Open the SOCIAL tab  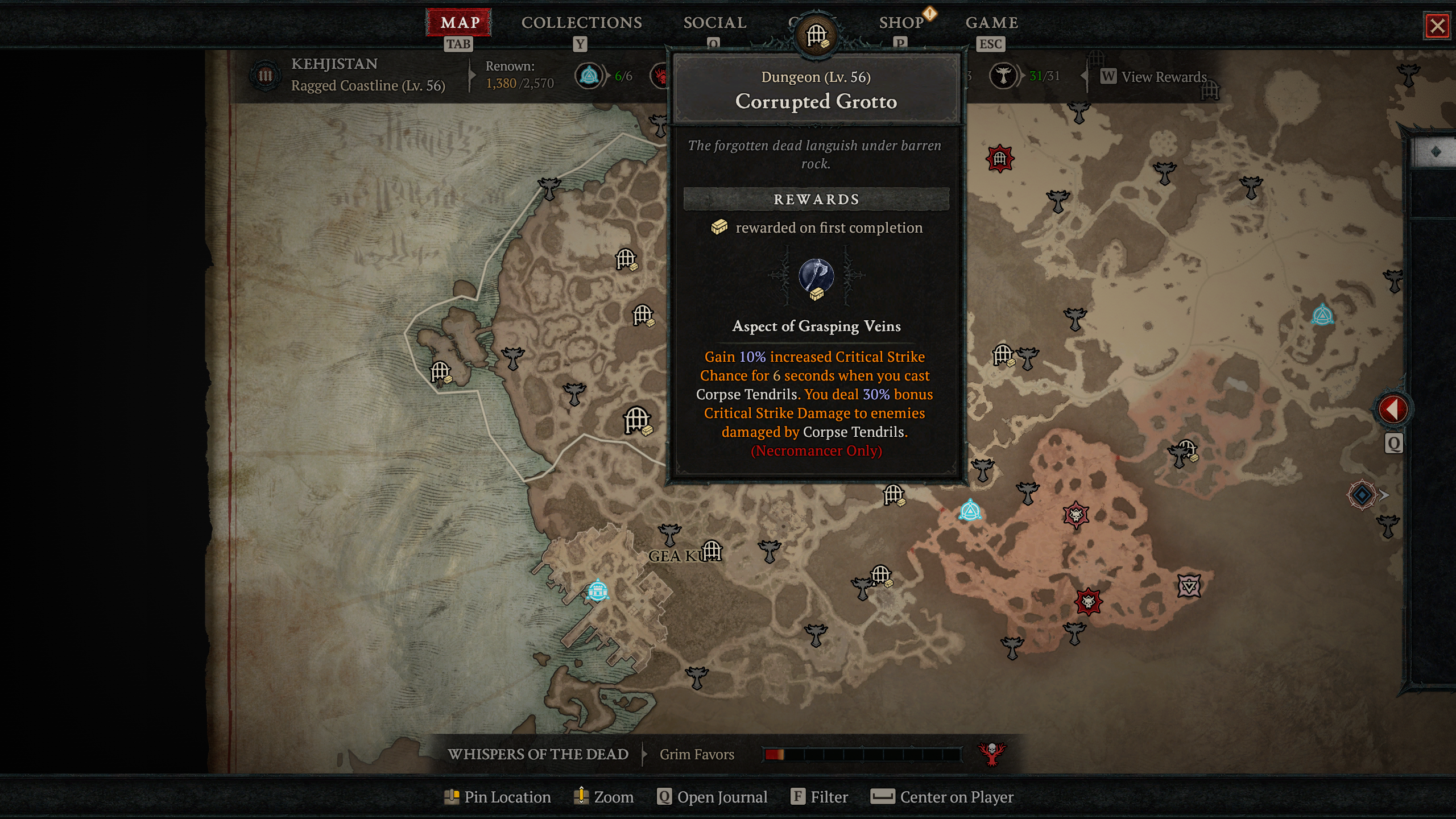pyautogui.click(x=714, y=23)
